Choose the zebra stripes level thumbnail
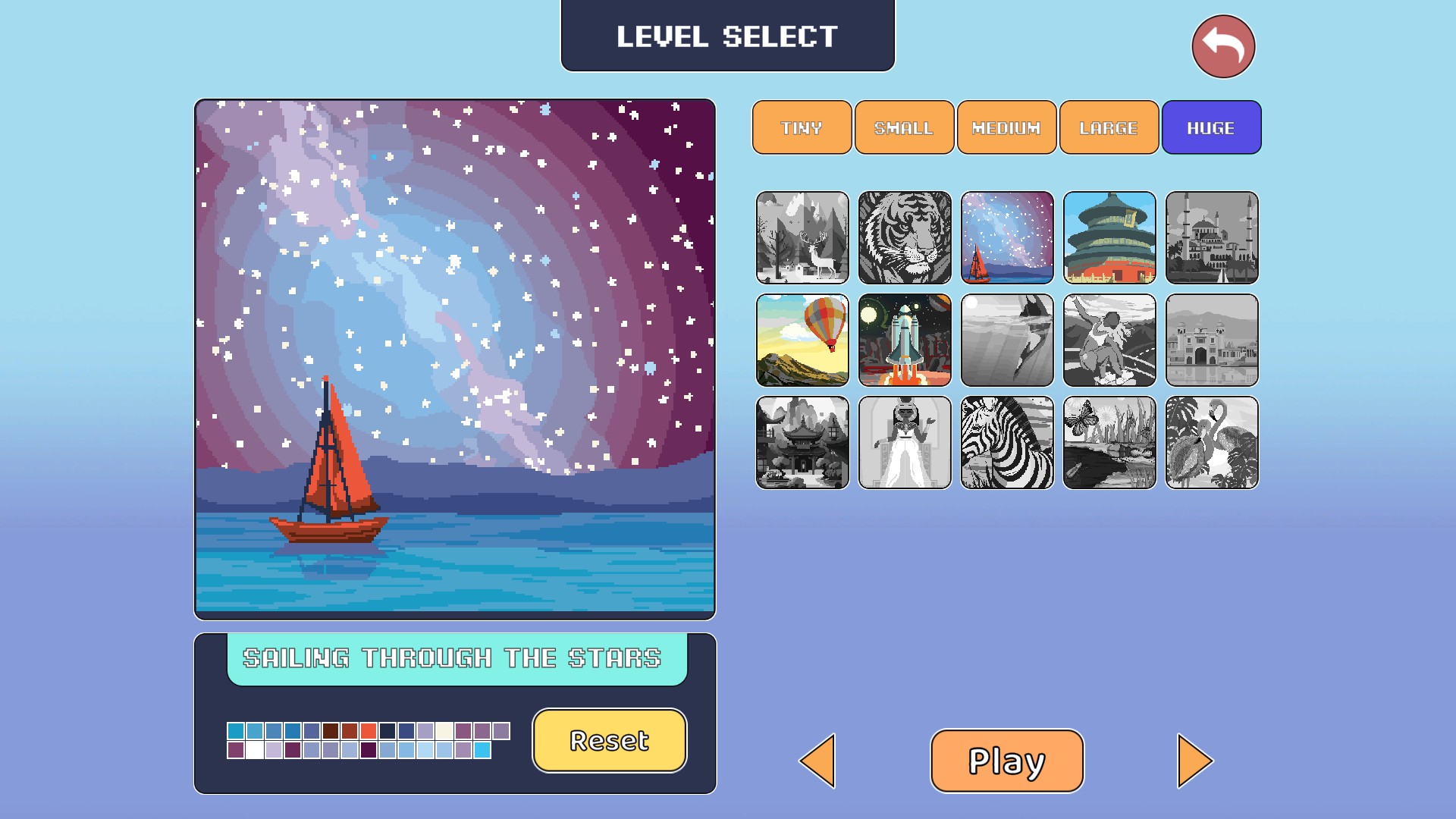The height and width of the screenshot is (819, 1456). tap(1007, 442)
